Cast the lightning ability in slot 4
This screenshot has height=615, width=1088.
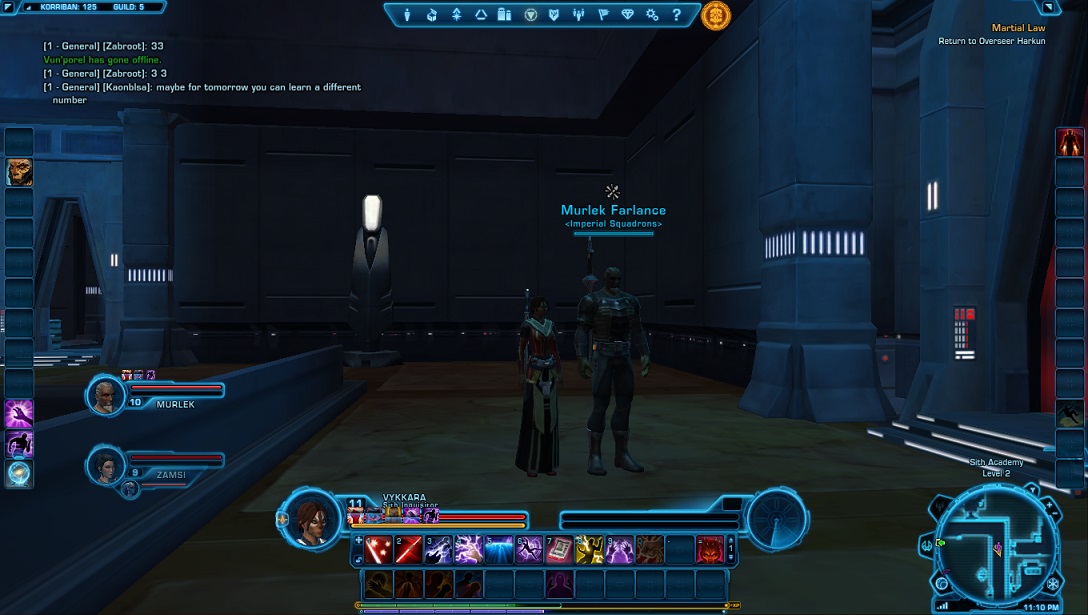click(468, 549)
